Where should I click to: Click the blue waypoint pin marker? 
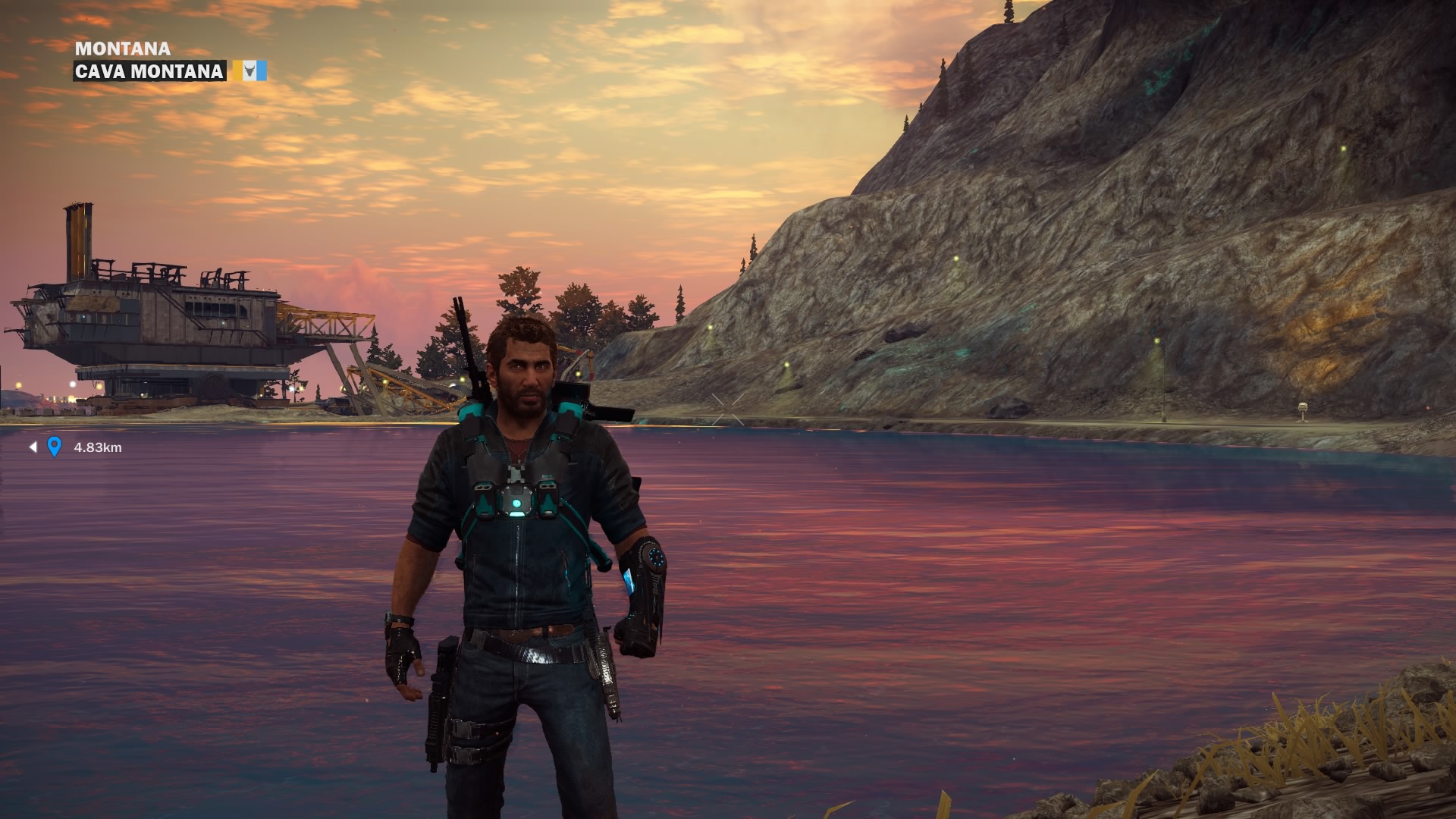(x=54, y=447)
